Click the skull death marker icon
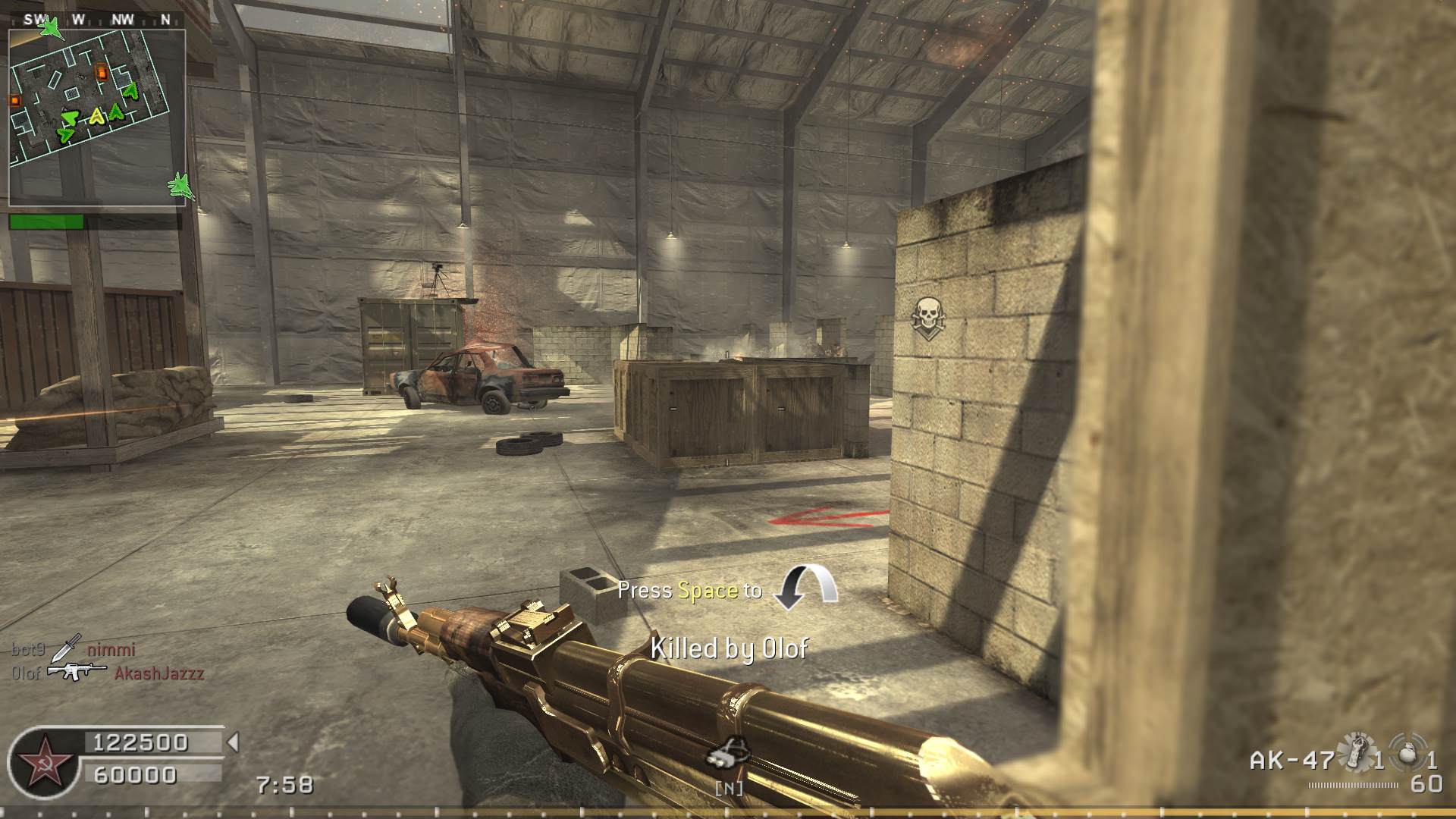The height and width of the screenshot is (819, 1456). [927, 315]
